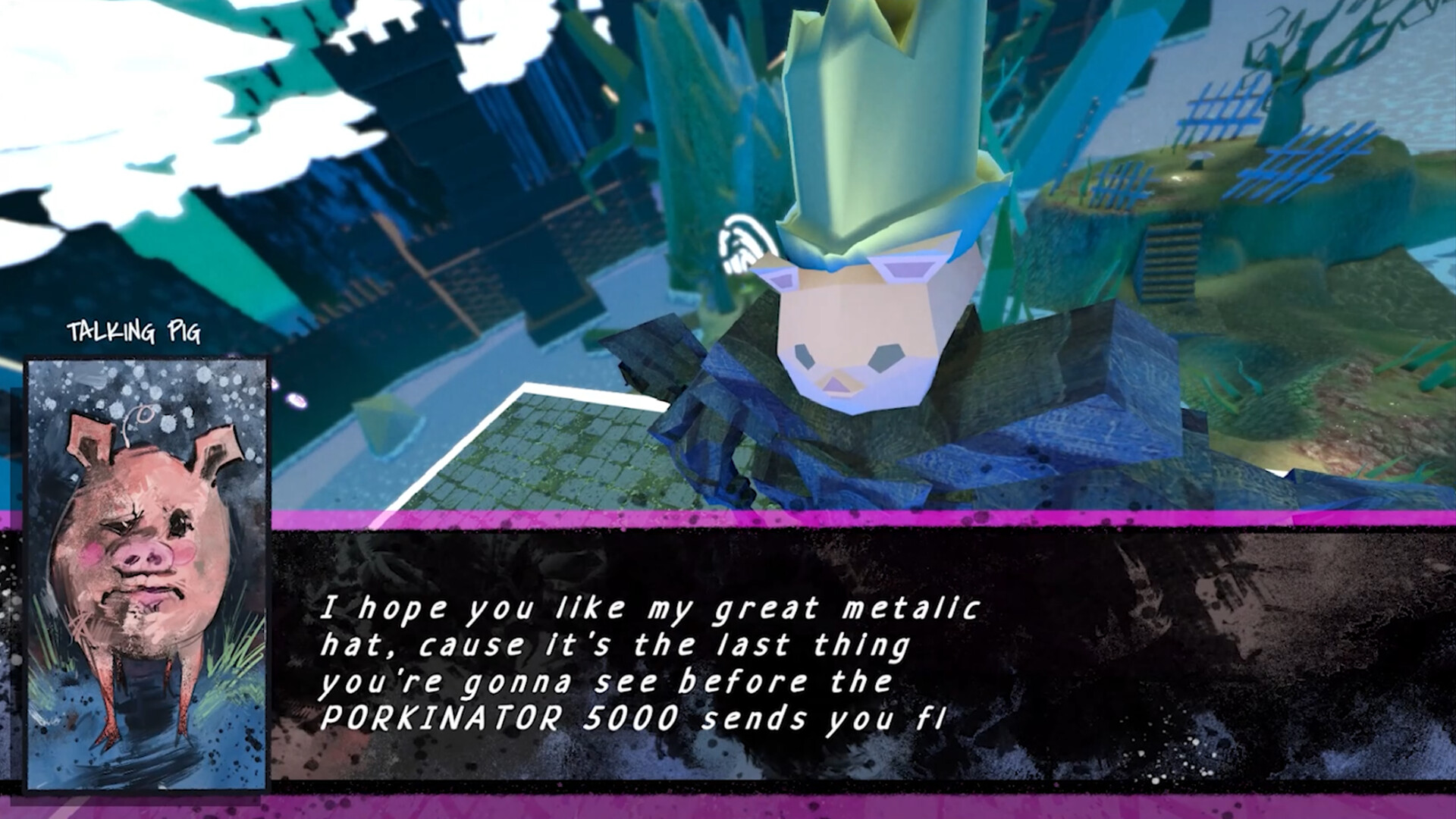Screen dimensions: 1456x819
Task: Click the small white mushroom on the graveyard island
Action: (x=1199, y=156)
